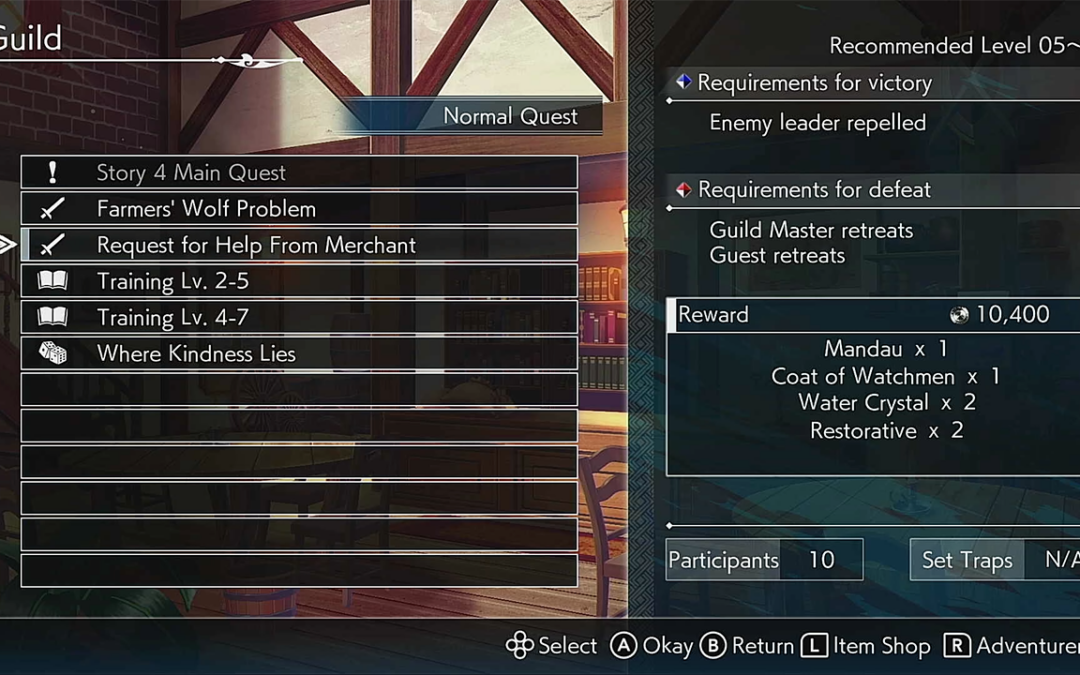The image size is (1080, 675).
Task: Choose the Where Kindness Lies quest
Action: 298,353
